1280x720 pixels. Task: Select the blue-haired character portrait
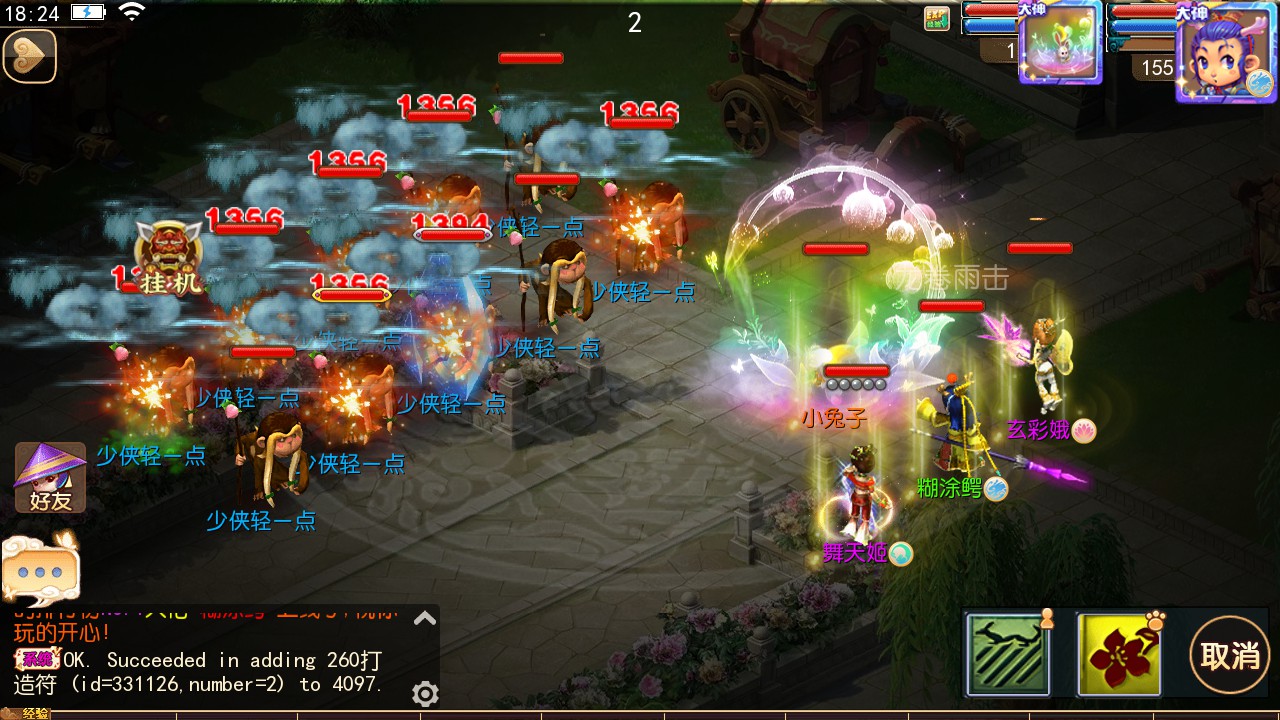click(x=1226, y=52)
